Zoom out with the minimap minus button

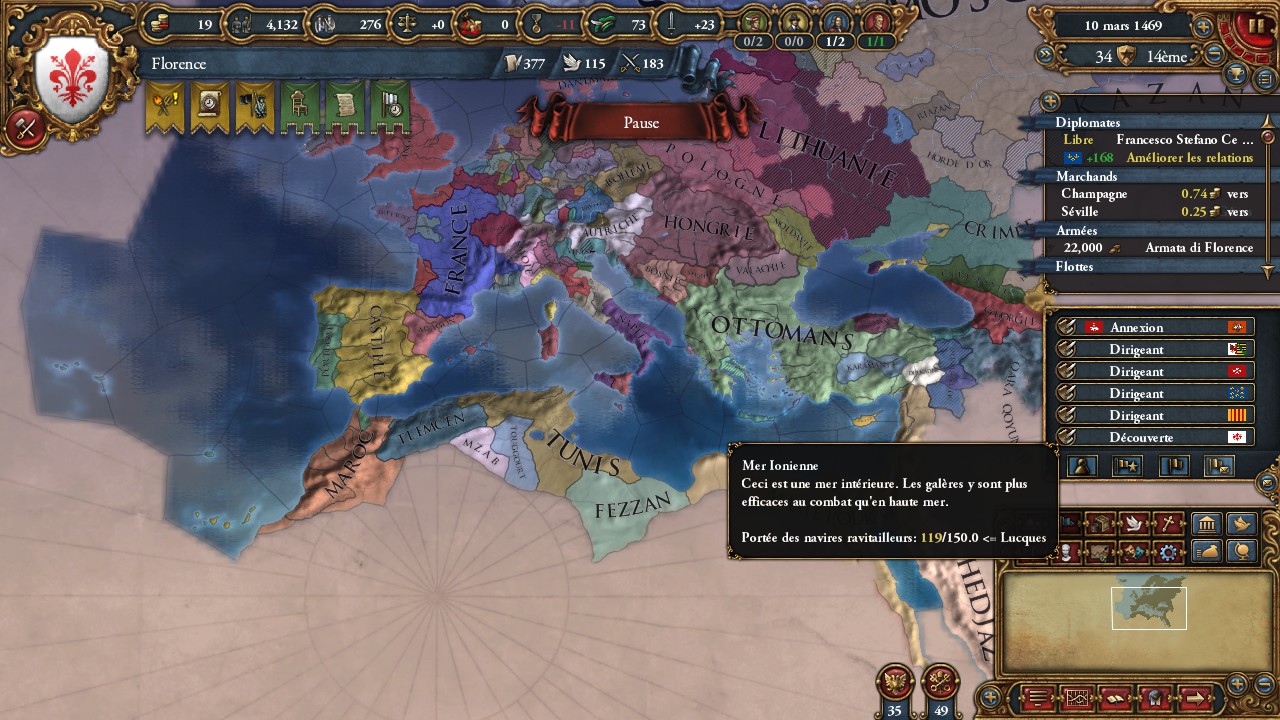[x=1263, y=685]
